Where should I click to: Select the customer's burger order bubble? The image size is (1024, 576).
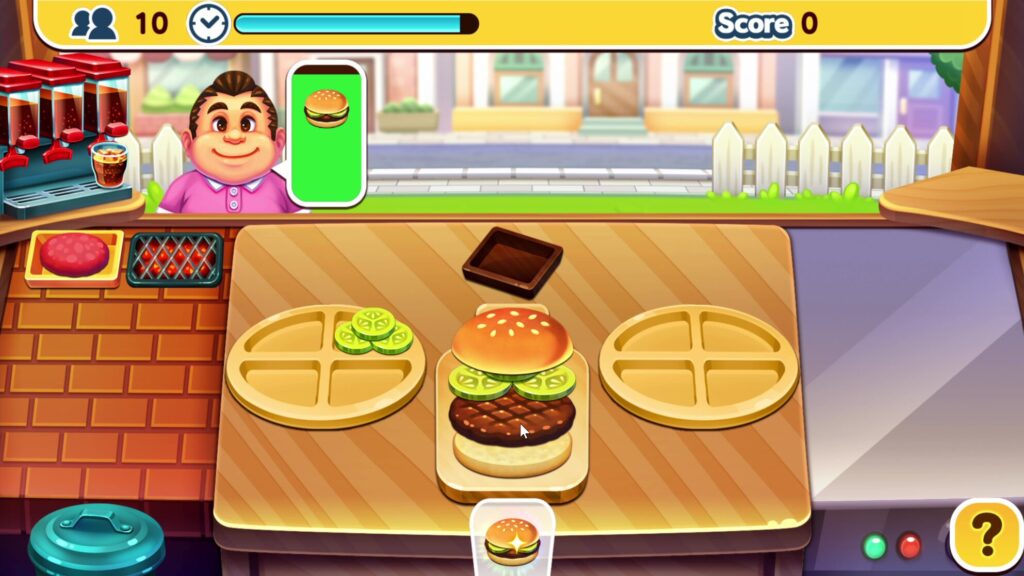326,133
